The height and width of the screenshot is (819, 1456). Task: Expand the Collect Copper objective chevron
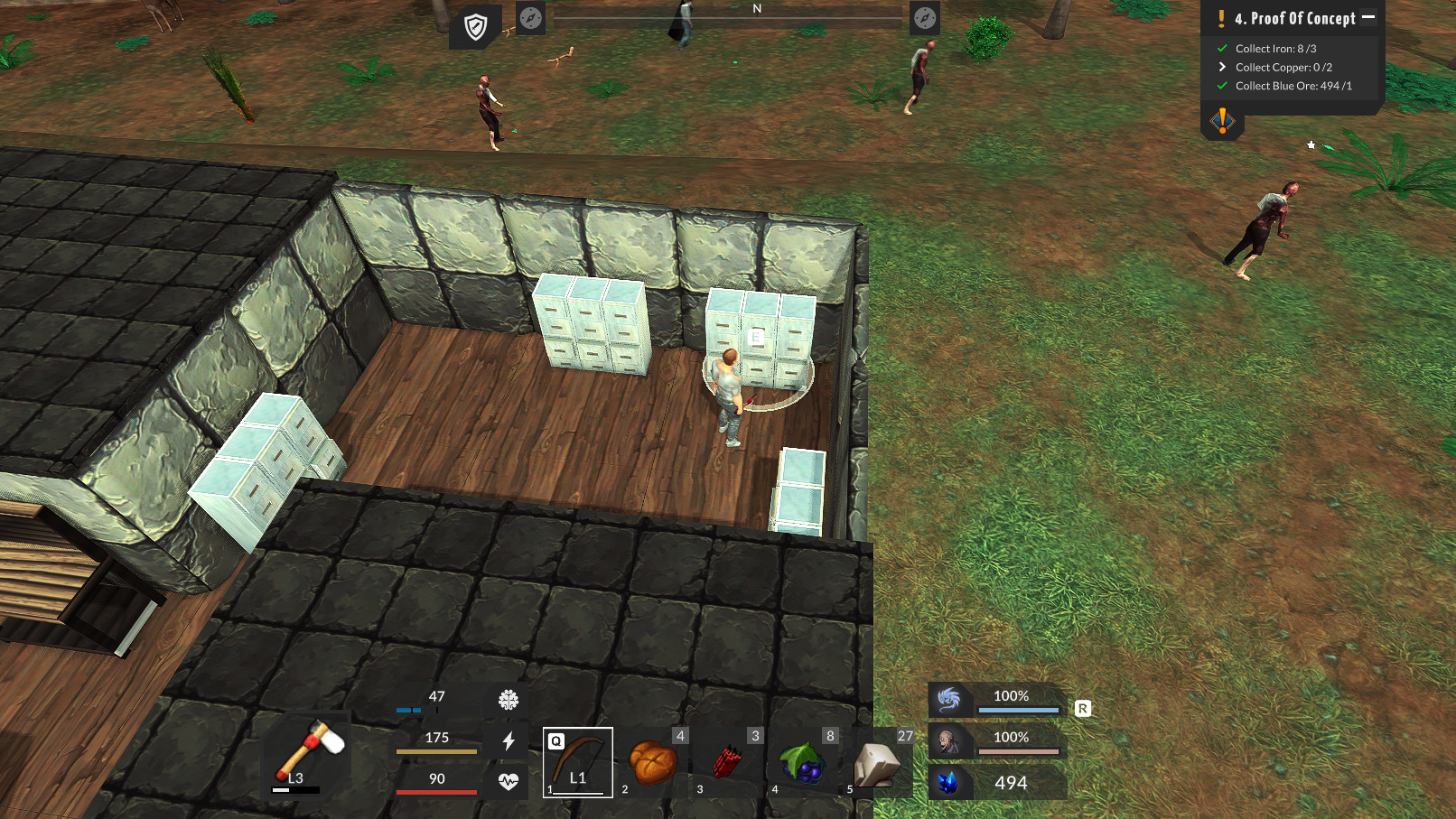pos(1223,67)
